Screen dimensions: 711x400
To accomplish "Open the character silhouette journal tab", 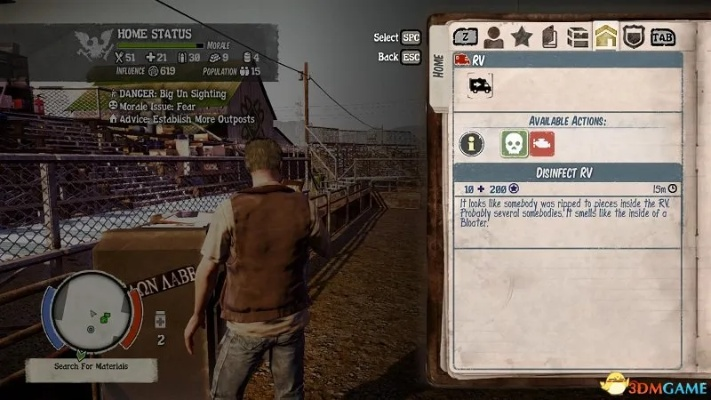I will click(493, 37).
